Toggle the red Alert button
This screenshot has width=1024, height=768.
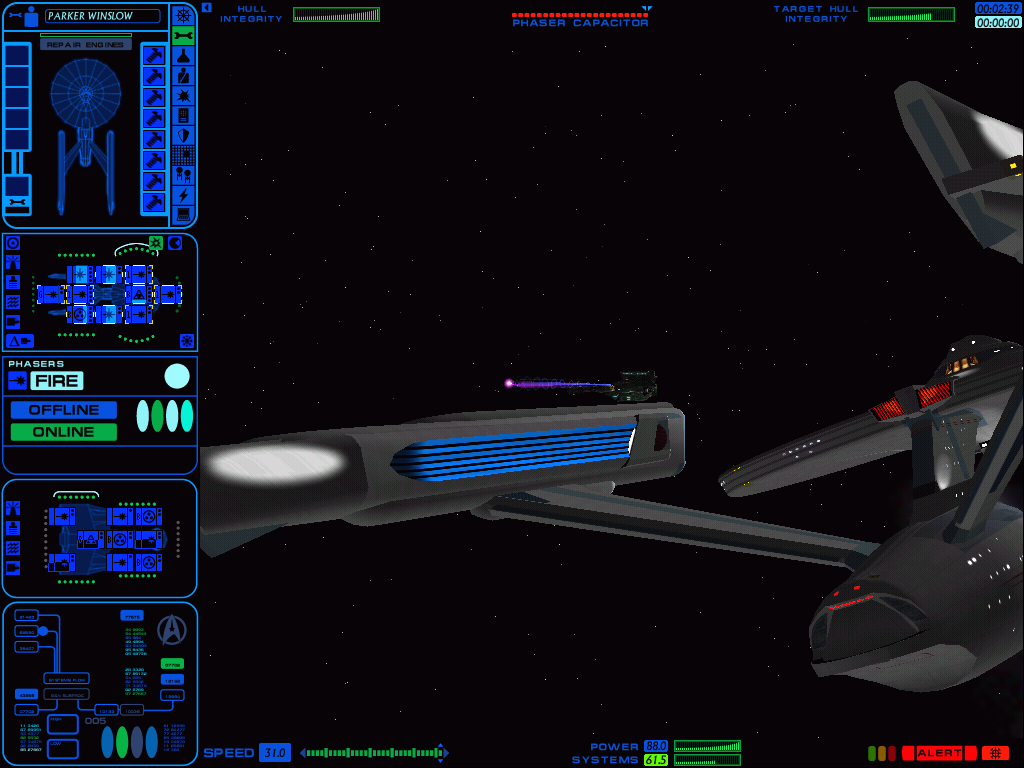[x=939, y=753]
